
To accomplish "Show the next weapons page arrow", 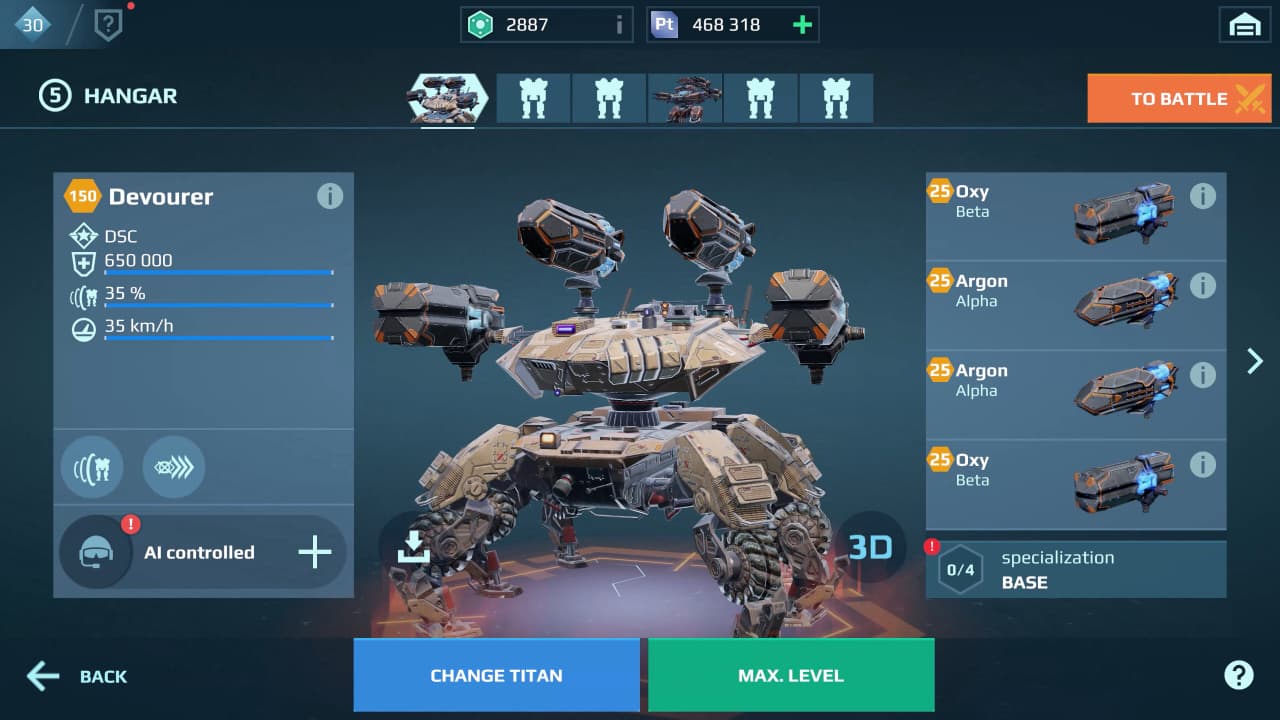I will point(1255,361).
